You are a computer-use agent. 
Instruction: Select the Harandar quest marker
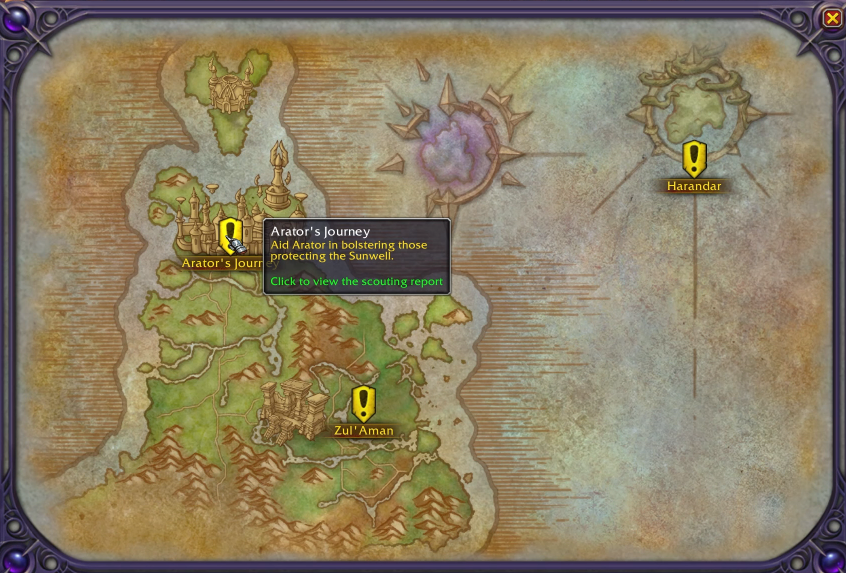coord(694,158)
